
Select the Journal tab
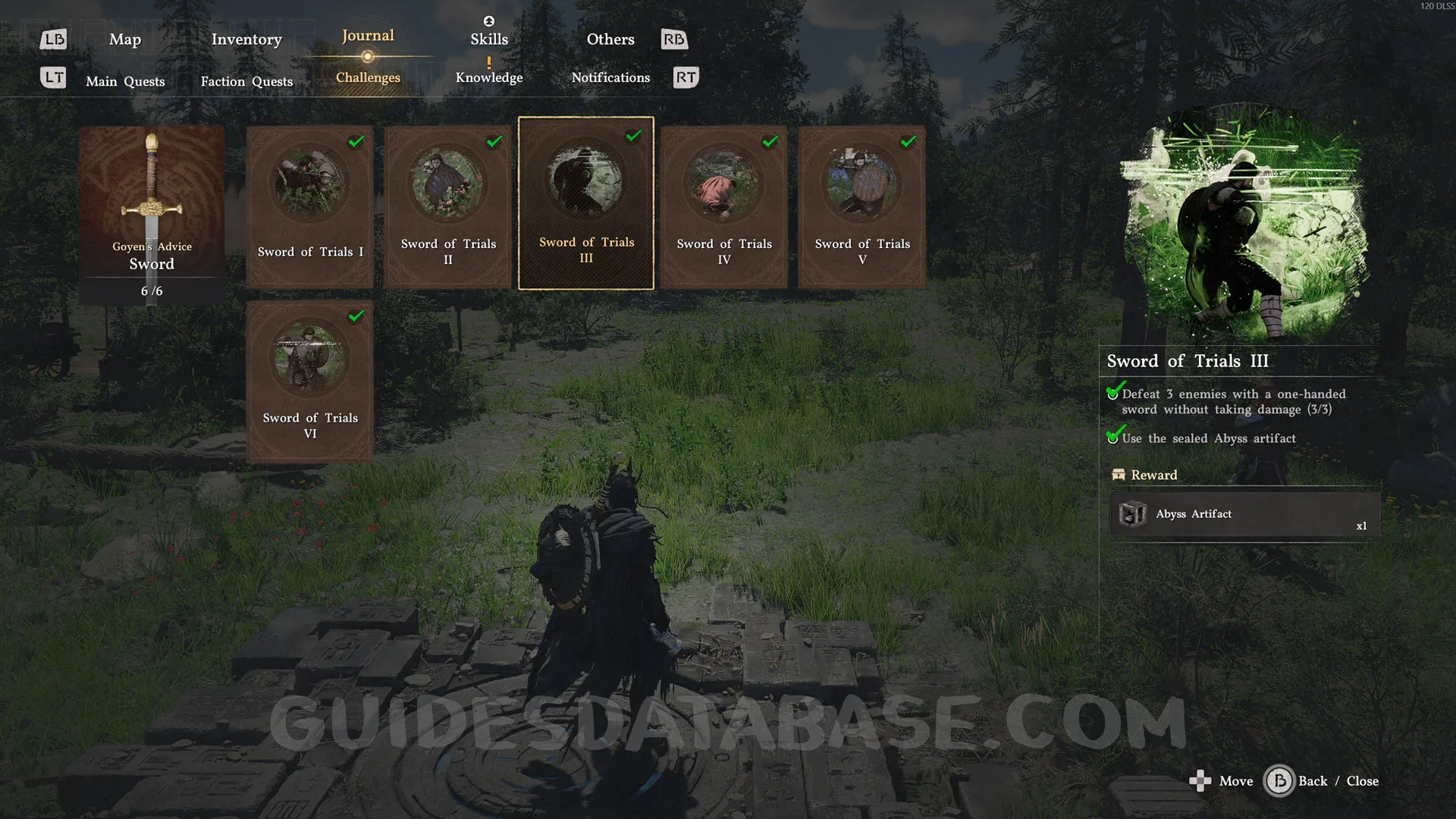(x=368, y=36)
